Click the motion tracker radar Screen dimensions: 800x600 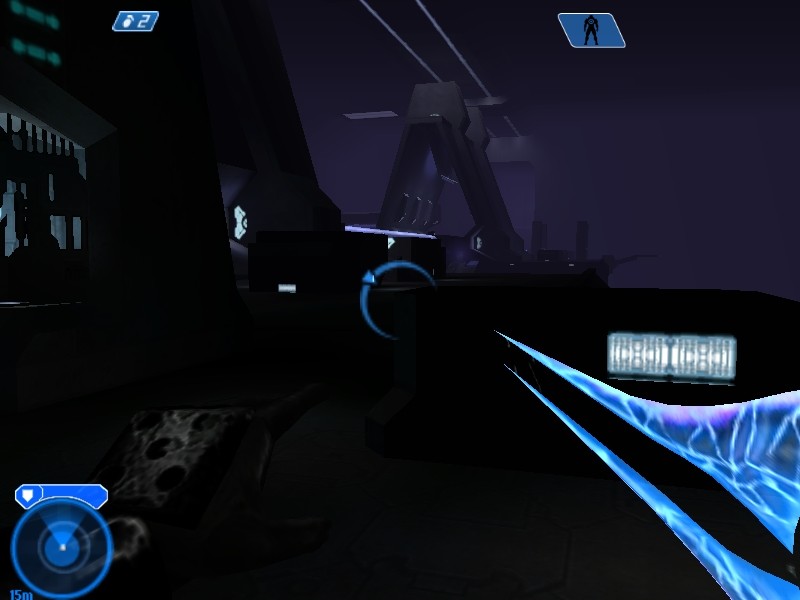(x=61, y=547)
